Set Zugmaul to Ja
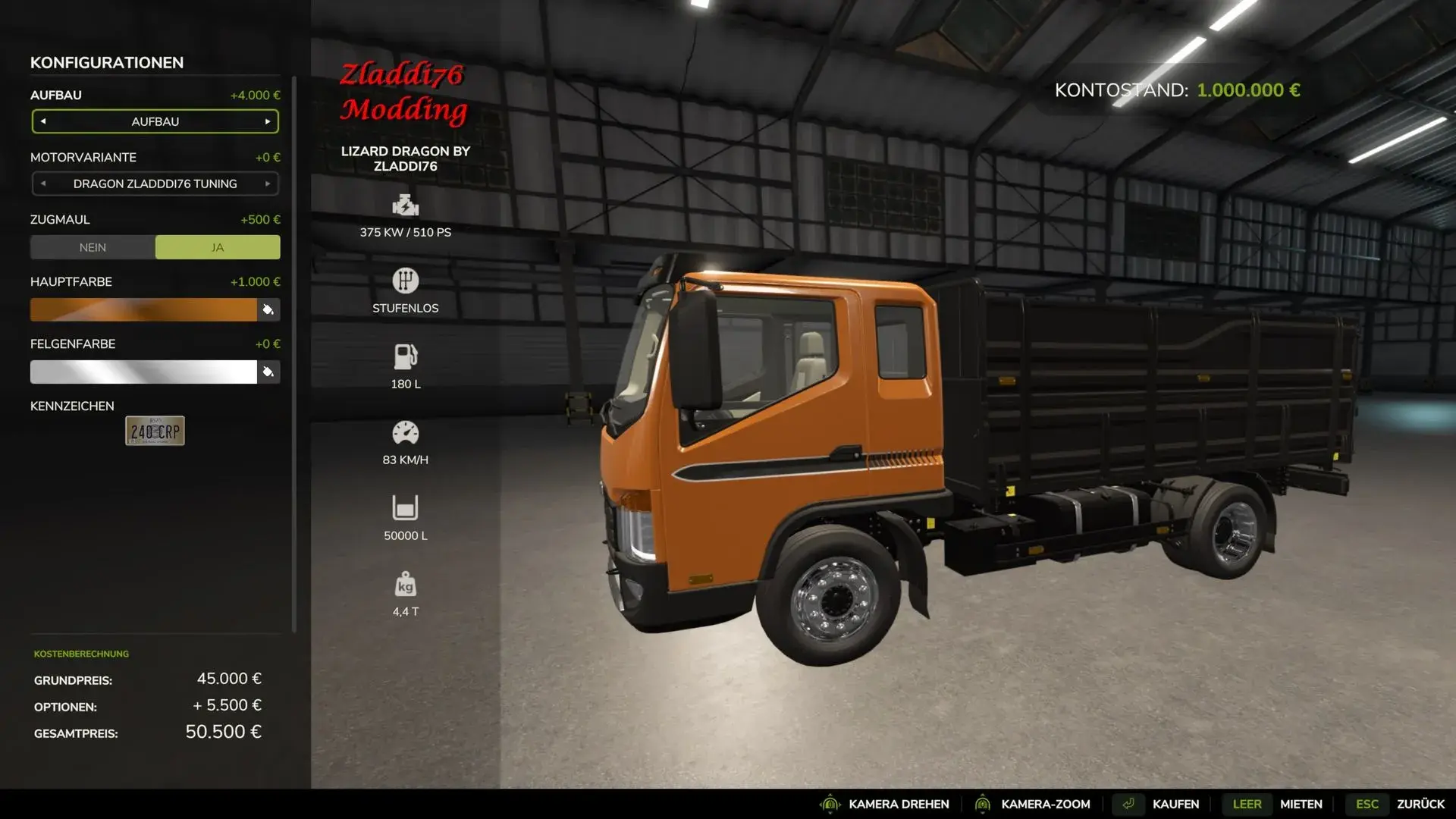This screenshot has height=819, width=1456. [218, 247]
